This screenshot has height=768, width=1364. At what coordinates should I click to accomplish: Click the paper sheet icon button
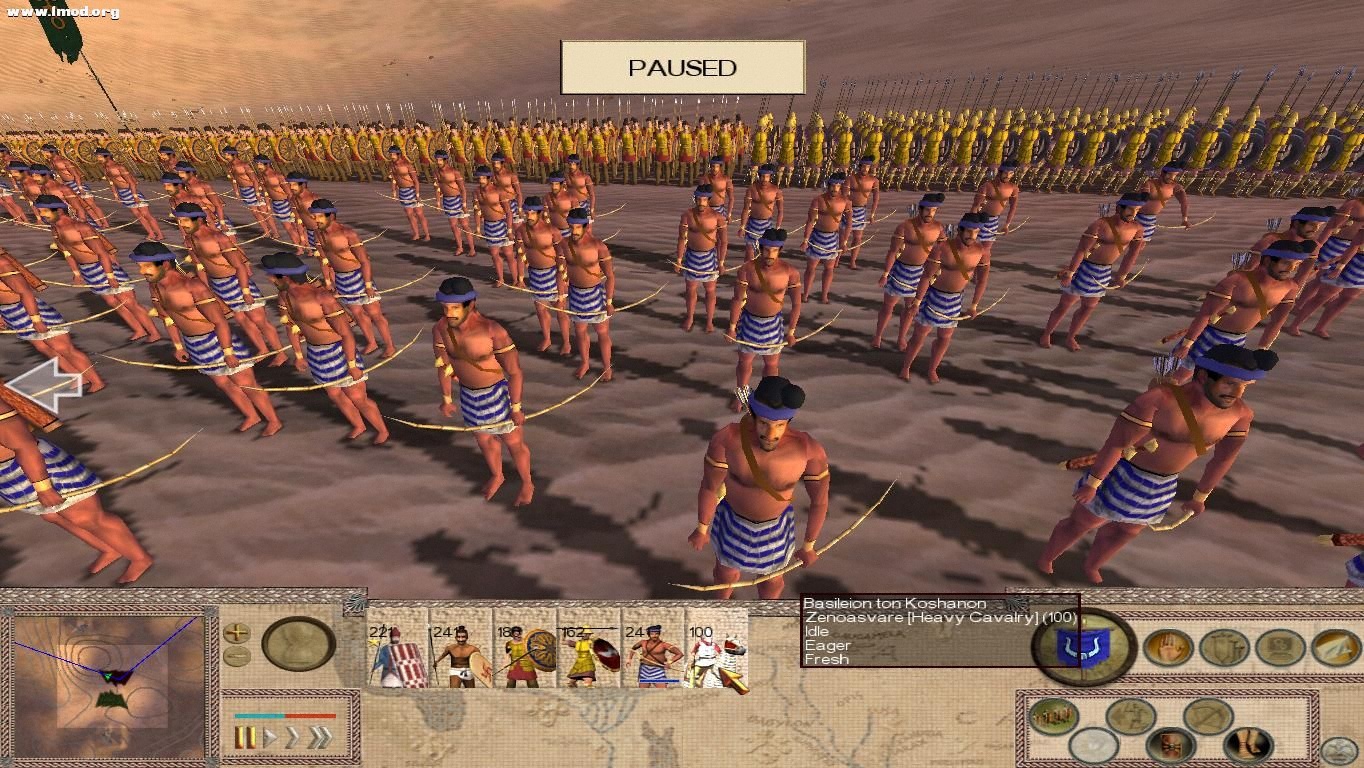point(1336,647)
